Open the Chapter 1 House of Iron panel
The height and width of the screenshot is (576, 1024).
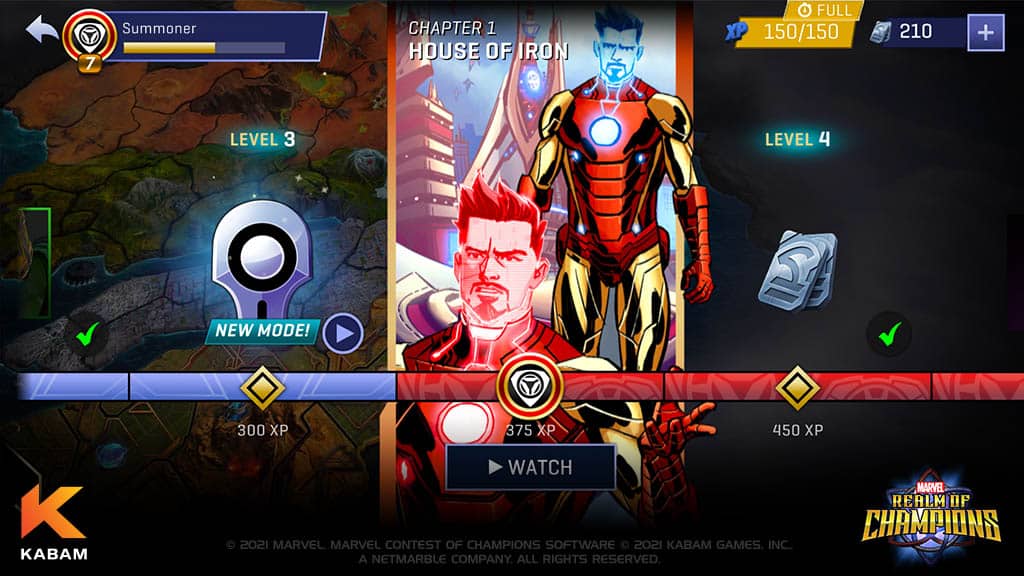pyautogui.click(x=540, y=200)
